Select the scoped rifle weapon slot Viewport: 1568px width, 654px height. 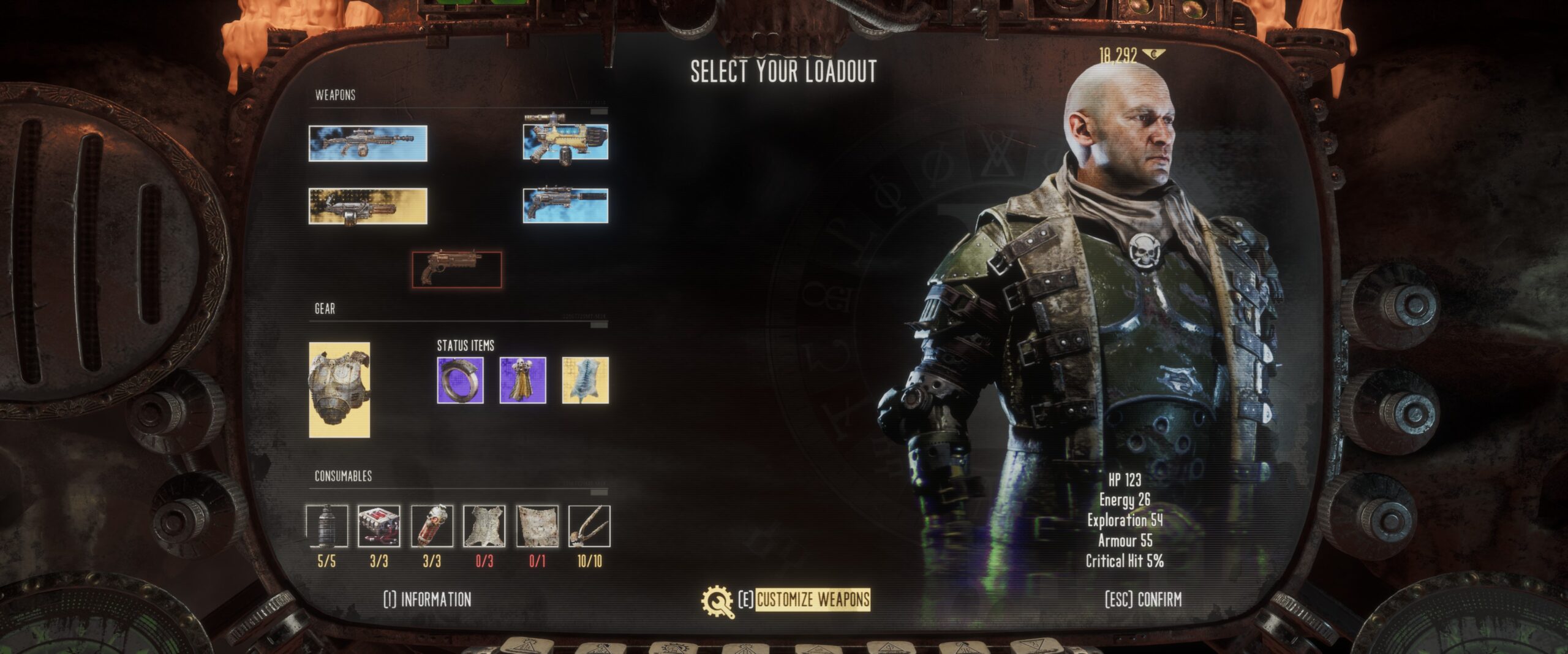(x=367, y=143)
